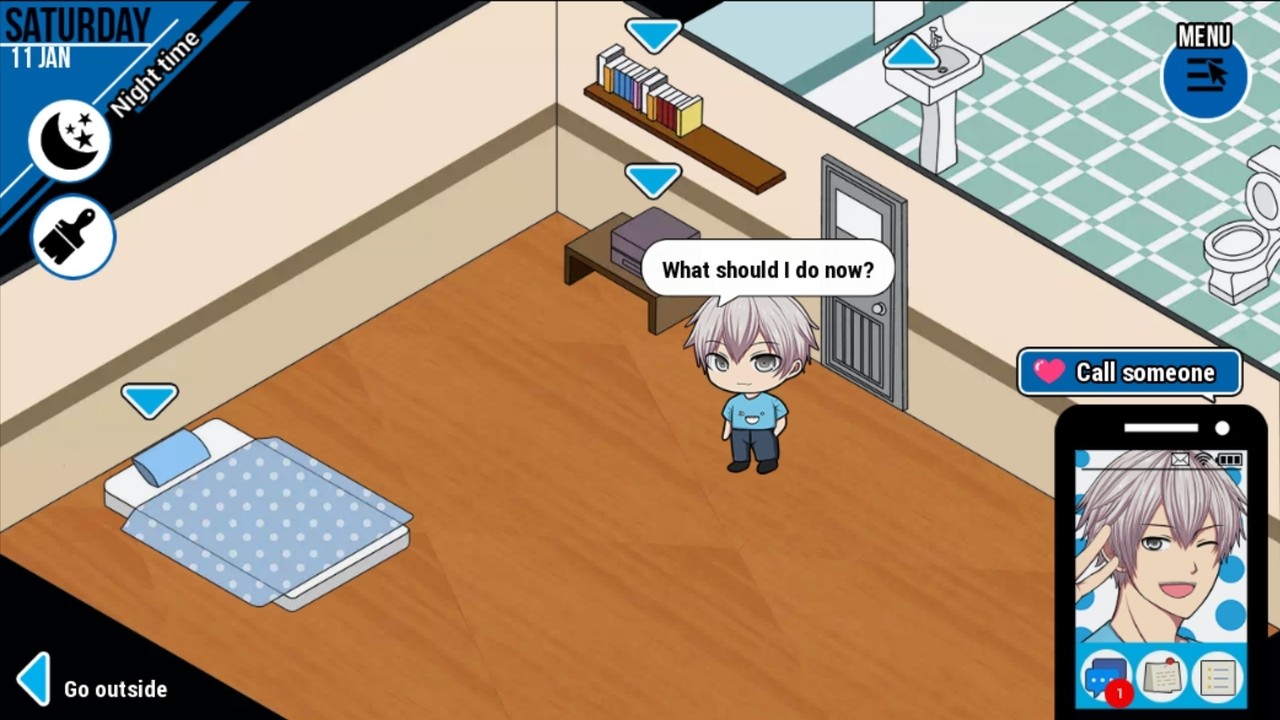Click the battery icon on the phone status bar
1280x720 pixels.
pyautogui.click(x=1230, y=460)
